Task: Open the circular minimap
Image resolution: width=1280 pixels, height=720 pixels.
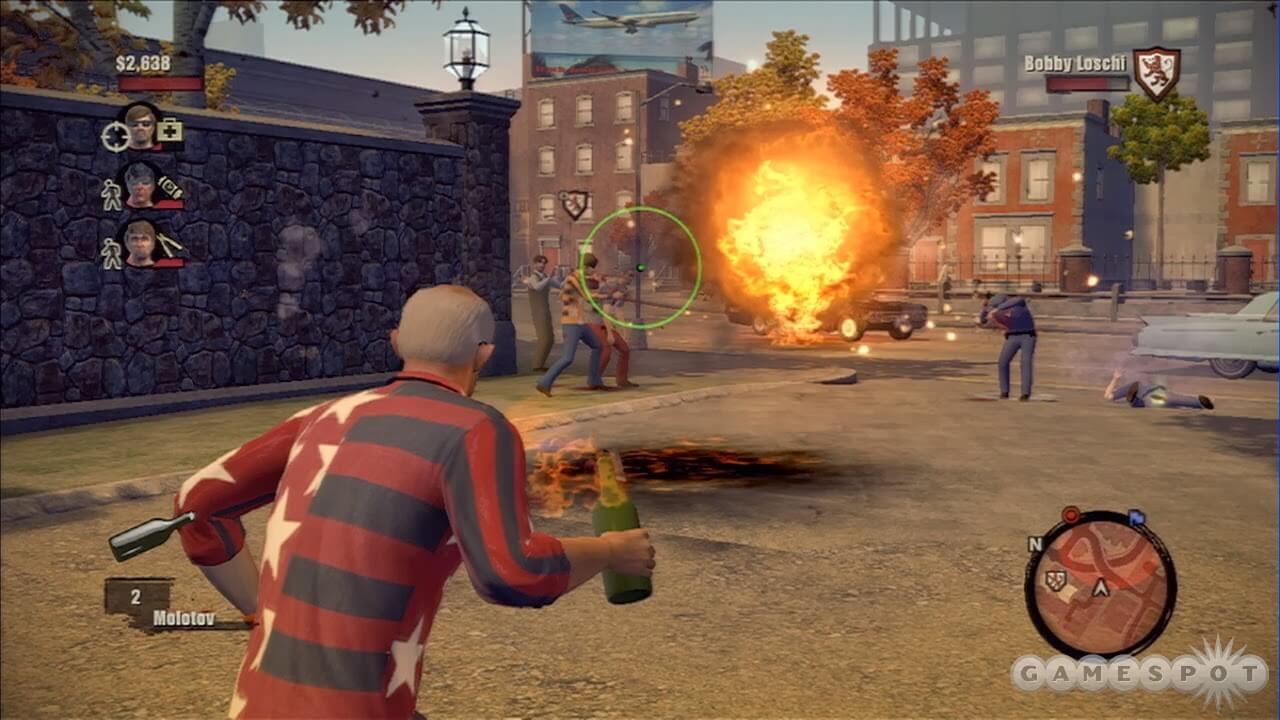Action: pyautogui.click(x=1100, y=585)
